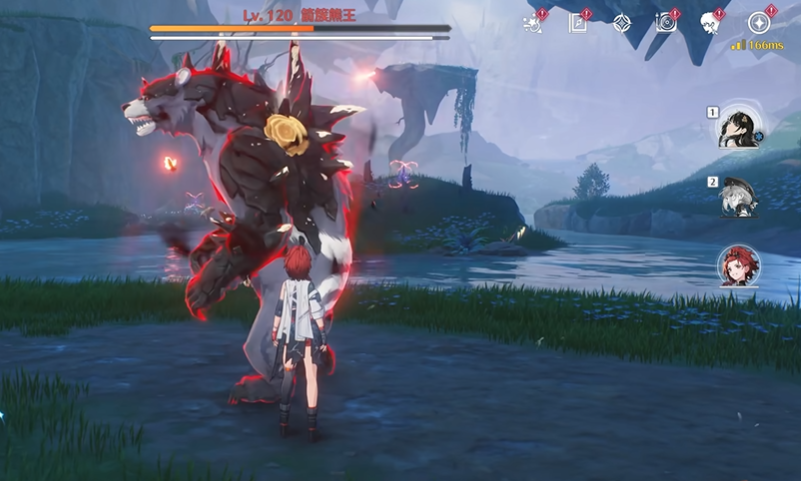Select the red-haired character portrait

click(738, 265)
